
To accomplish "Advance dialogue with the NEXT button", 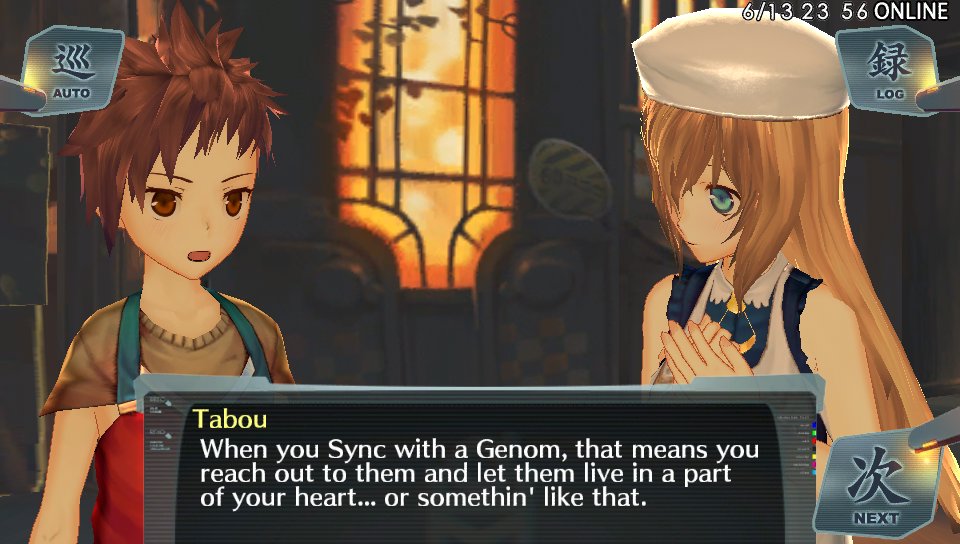I will pos(877,486).
